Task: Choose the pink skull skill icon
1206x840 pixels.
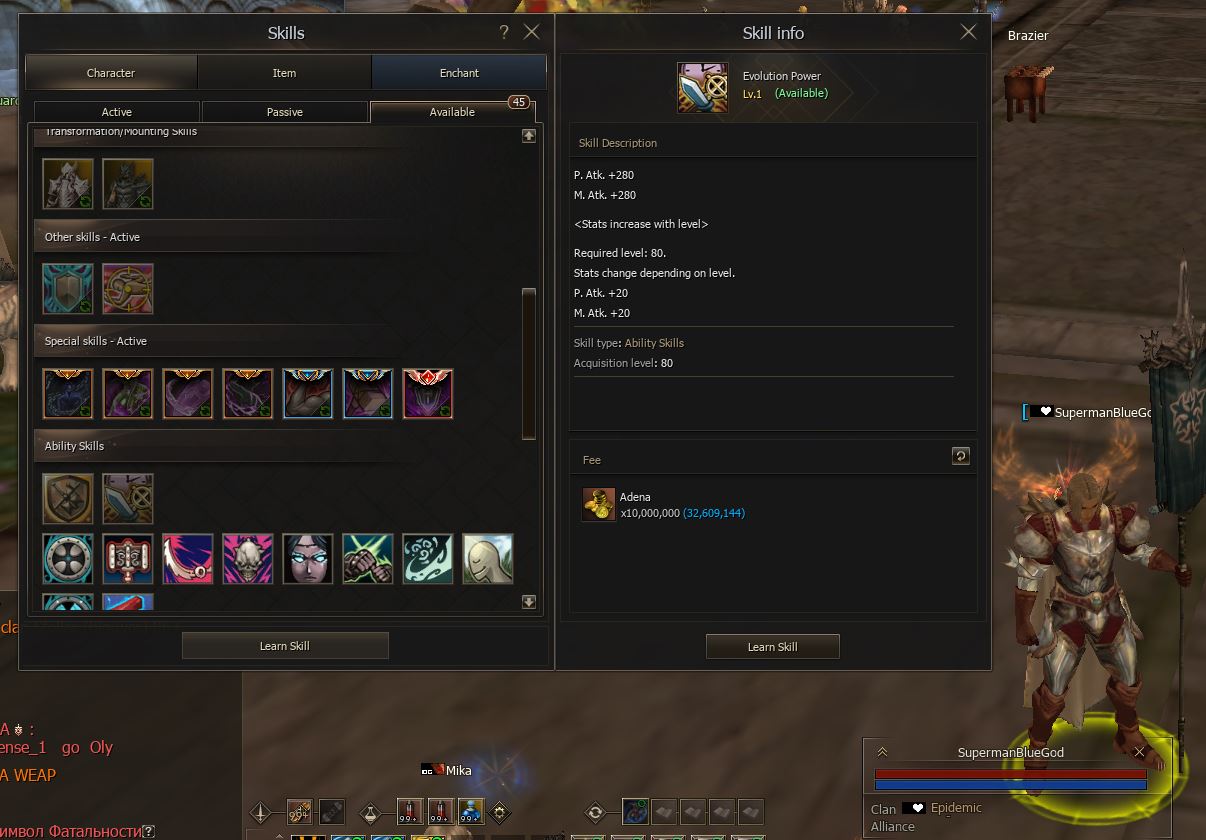Action: coord(248,559)
